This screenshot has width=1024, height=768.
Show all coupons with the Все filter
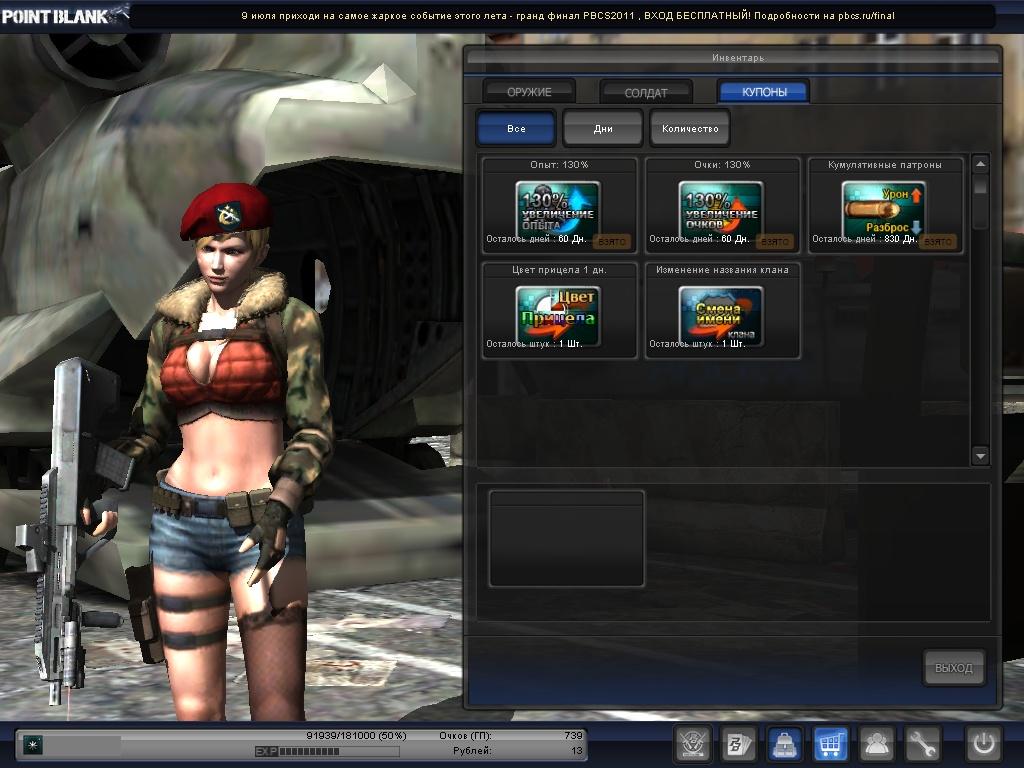516,129
